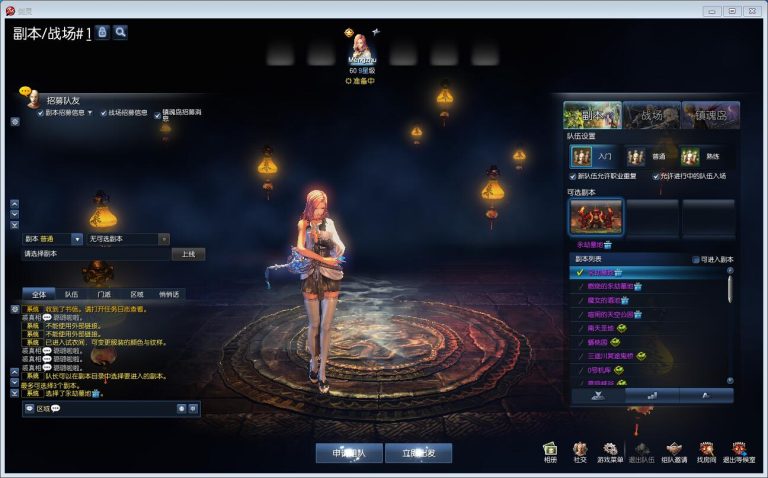The height and width of the screenshot is (478, 768).
Task: Close the game window
Action: pos(753,10)
